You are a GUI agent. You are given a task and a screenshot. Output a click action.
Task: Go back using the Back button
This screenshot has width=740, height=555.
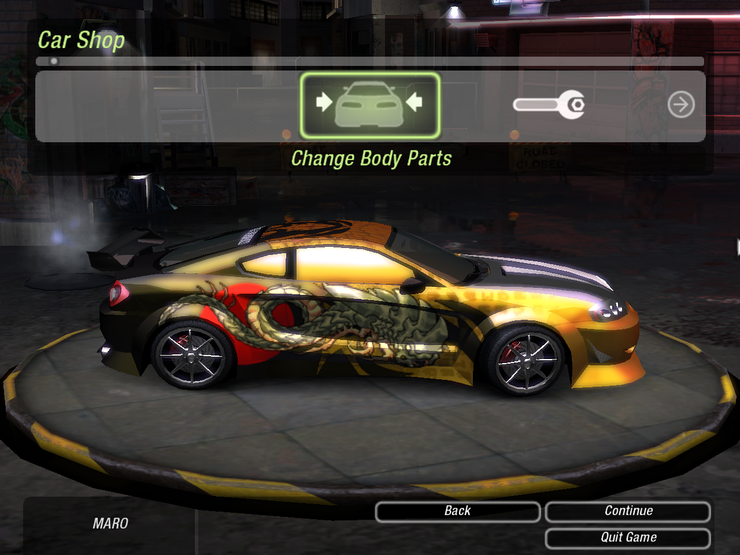[457, 511]
